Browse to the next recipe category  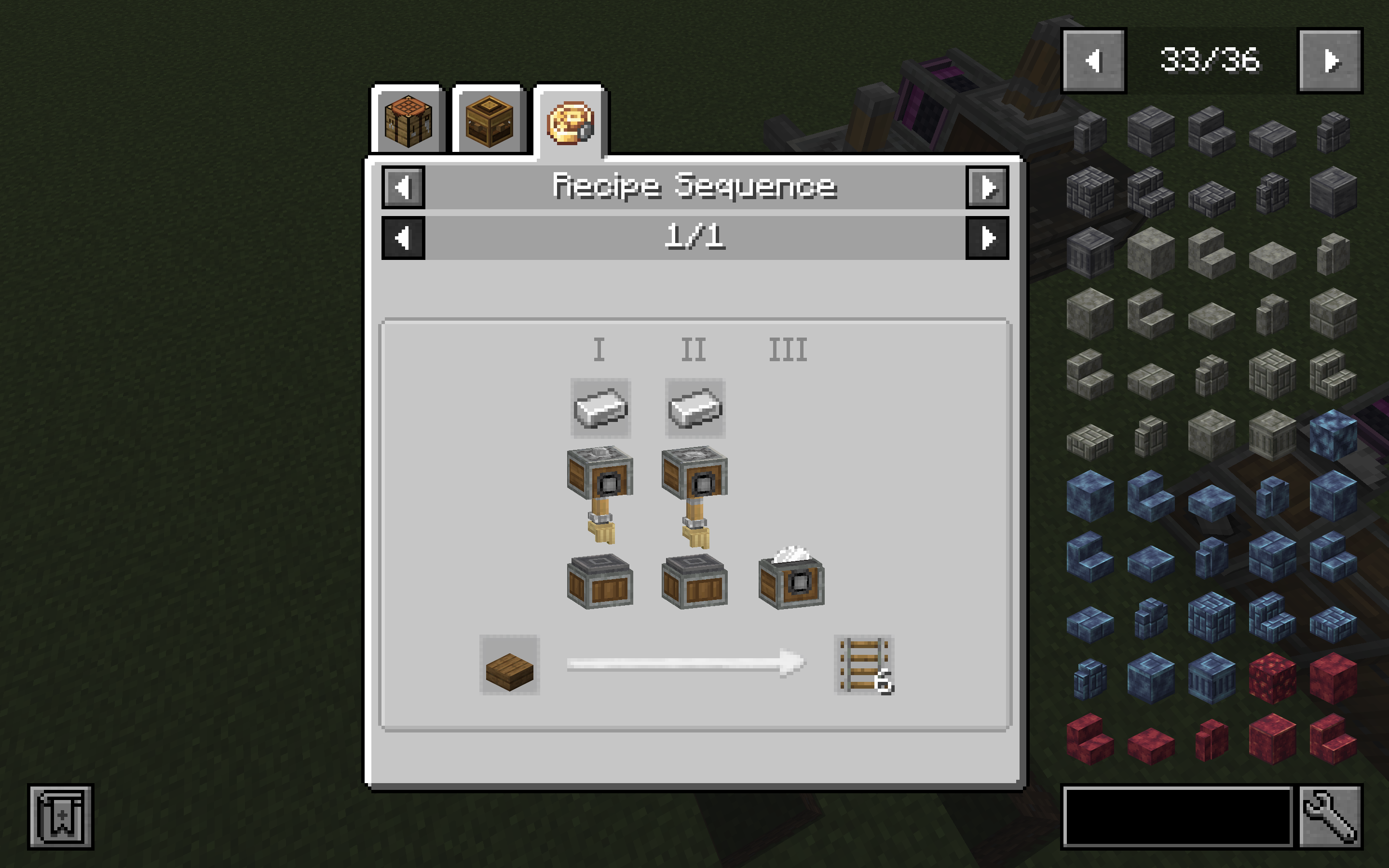(986, 187)
